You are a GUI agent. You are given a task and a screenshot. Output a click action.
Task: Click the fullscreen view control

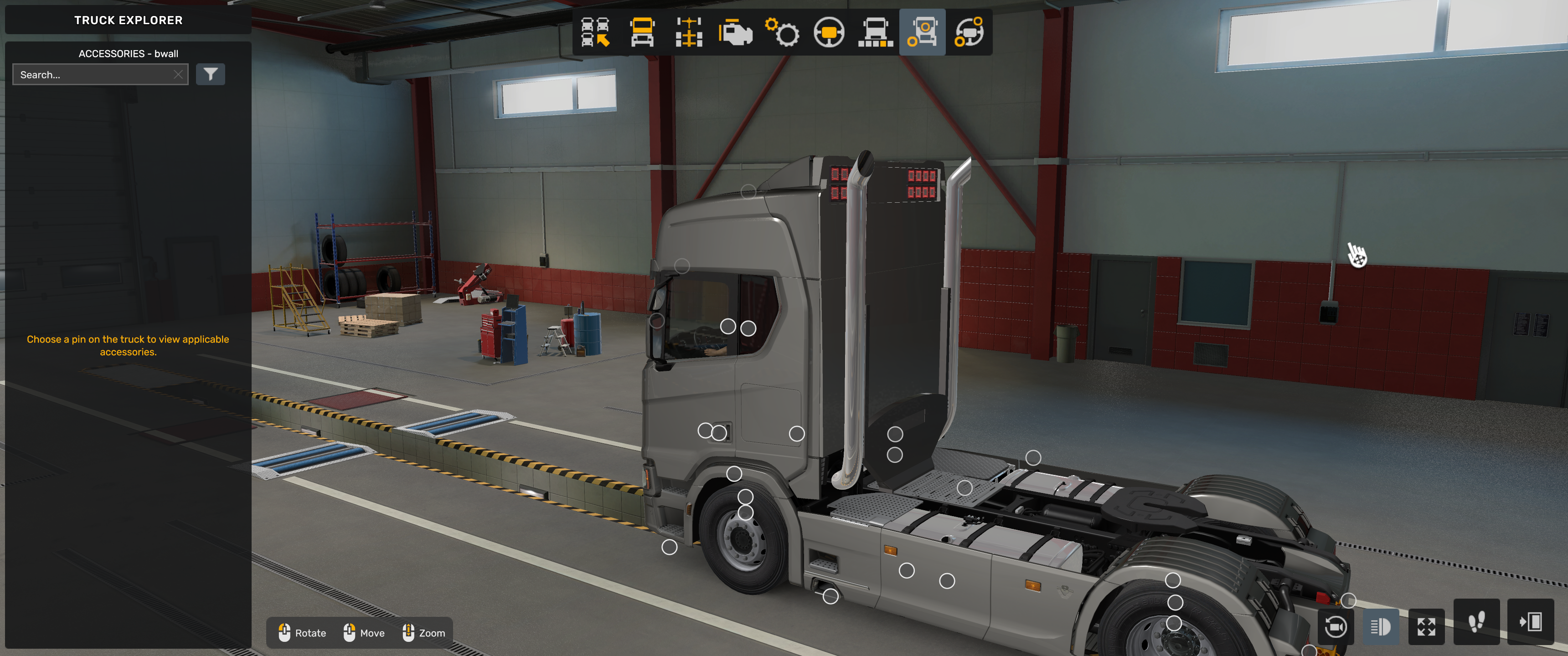[x=1426, y=626]
